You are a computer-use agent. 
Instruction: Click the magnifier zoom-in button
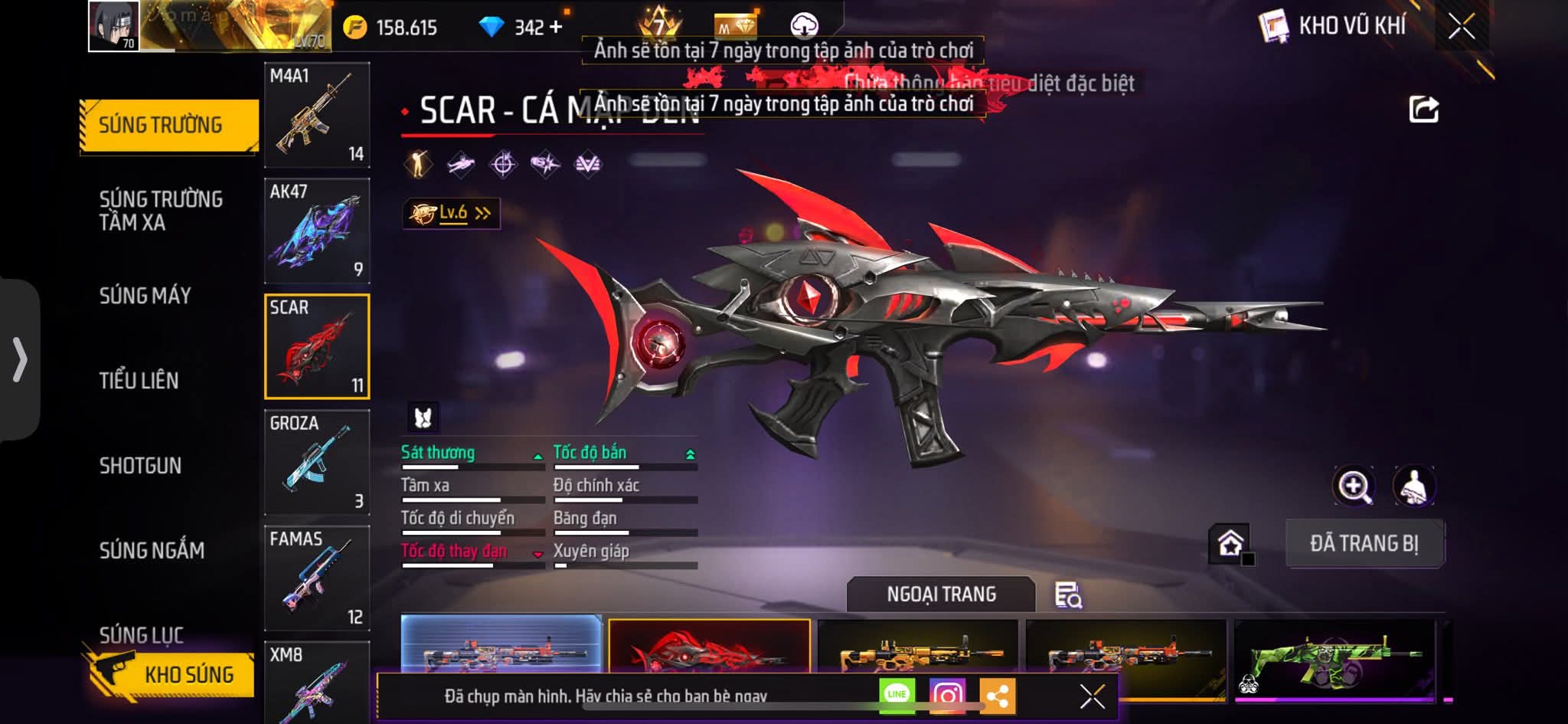point(1354,486)
